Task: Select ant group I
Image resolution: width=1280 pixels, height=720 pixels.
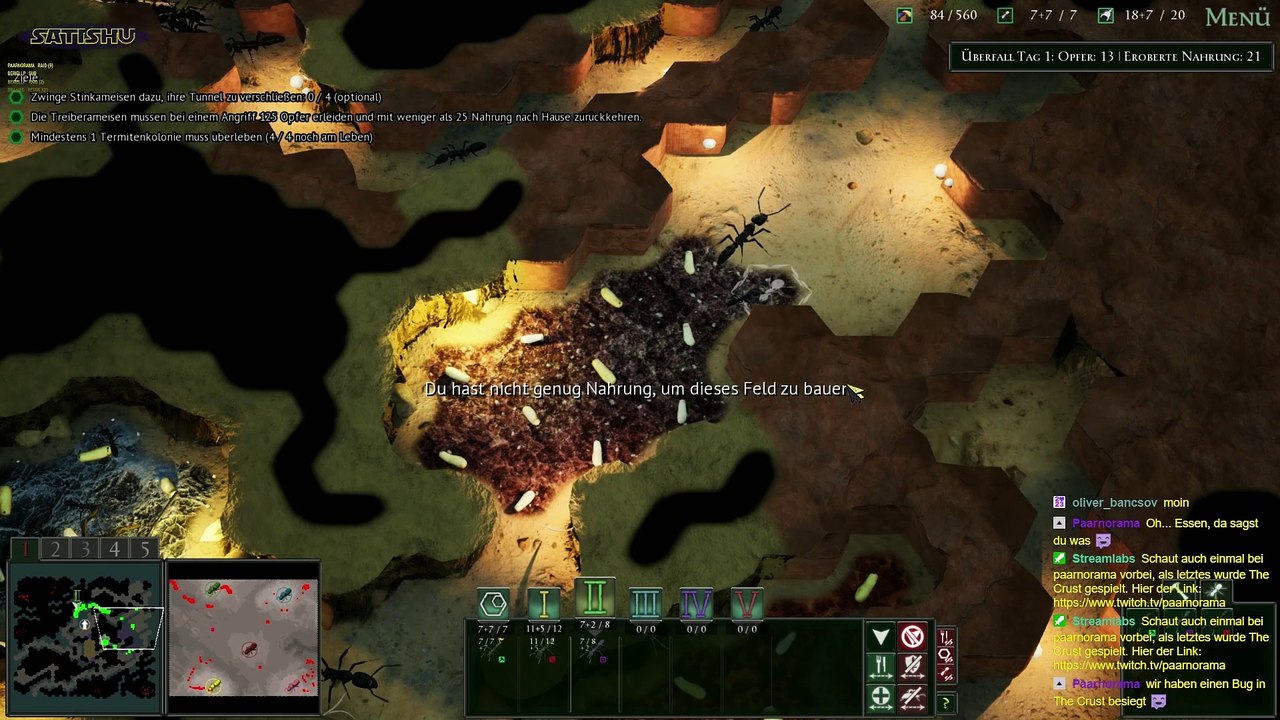Action: (x=544, y=602)
